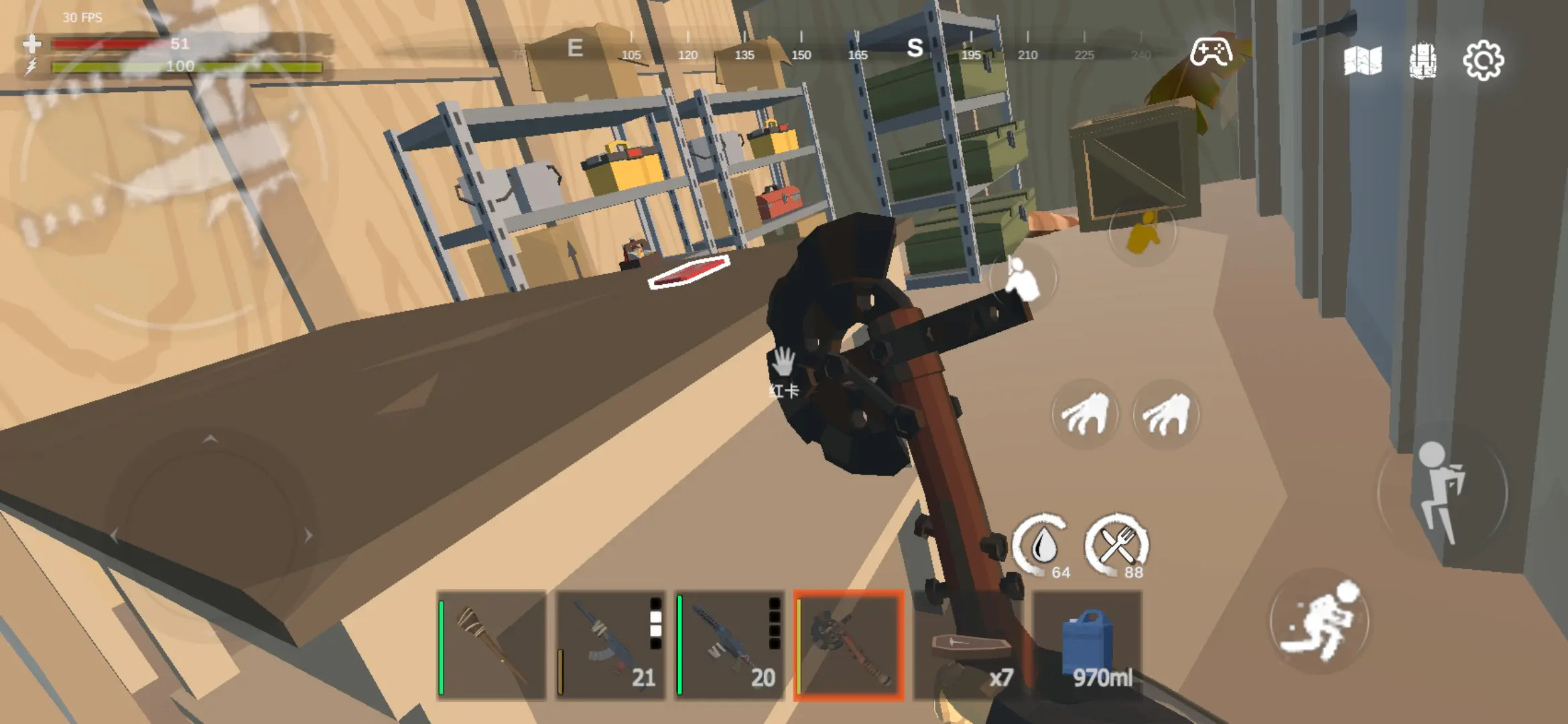
Task: Select the highlighted spiked mace slot
Action: [848, 645]
